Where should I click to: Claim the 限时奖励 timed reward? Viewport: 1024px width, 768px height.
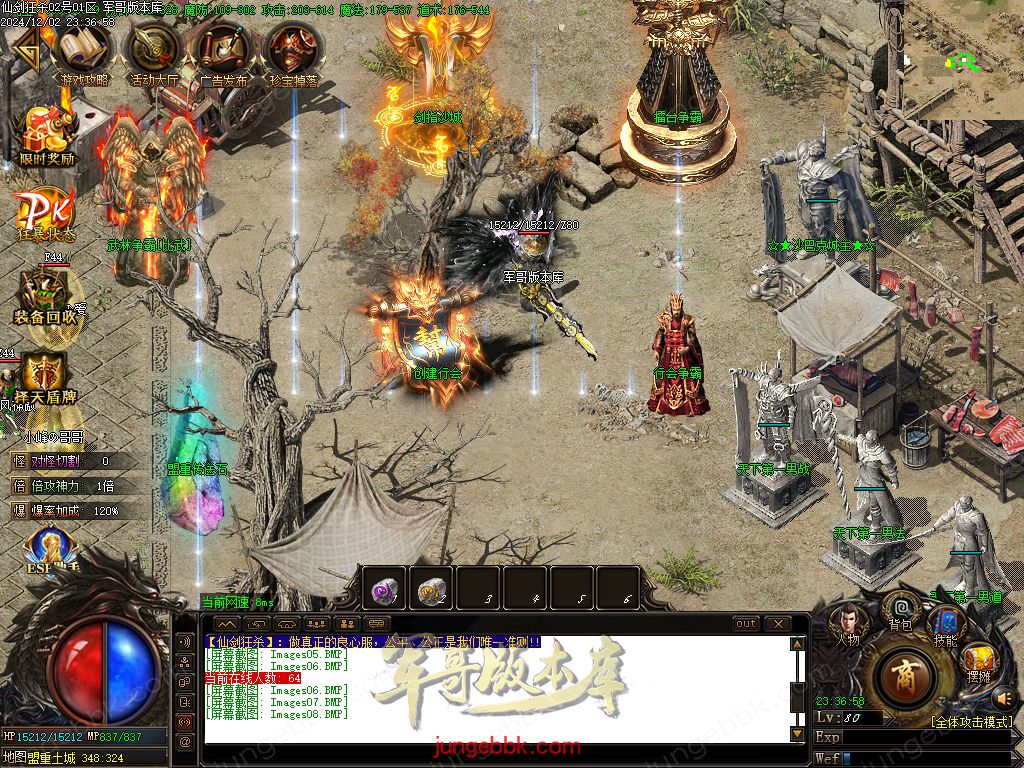click(x=46, y=135)
